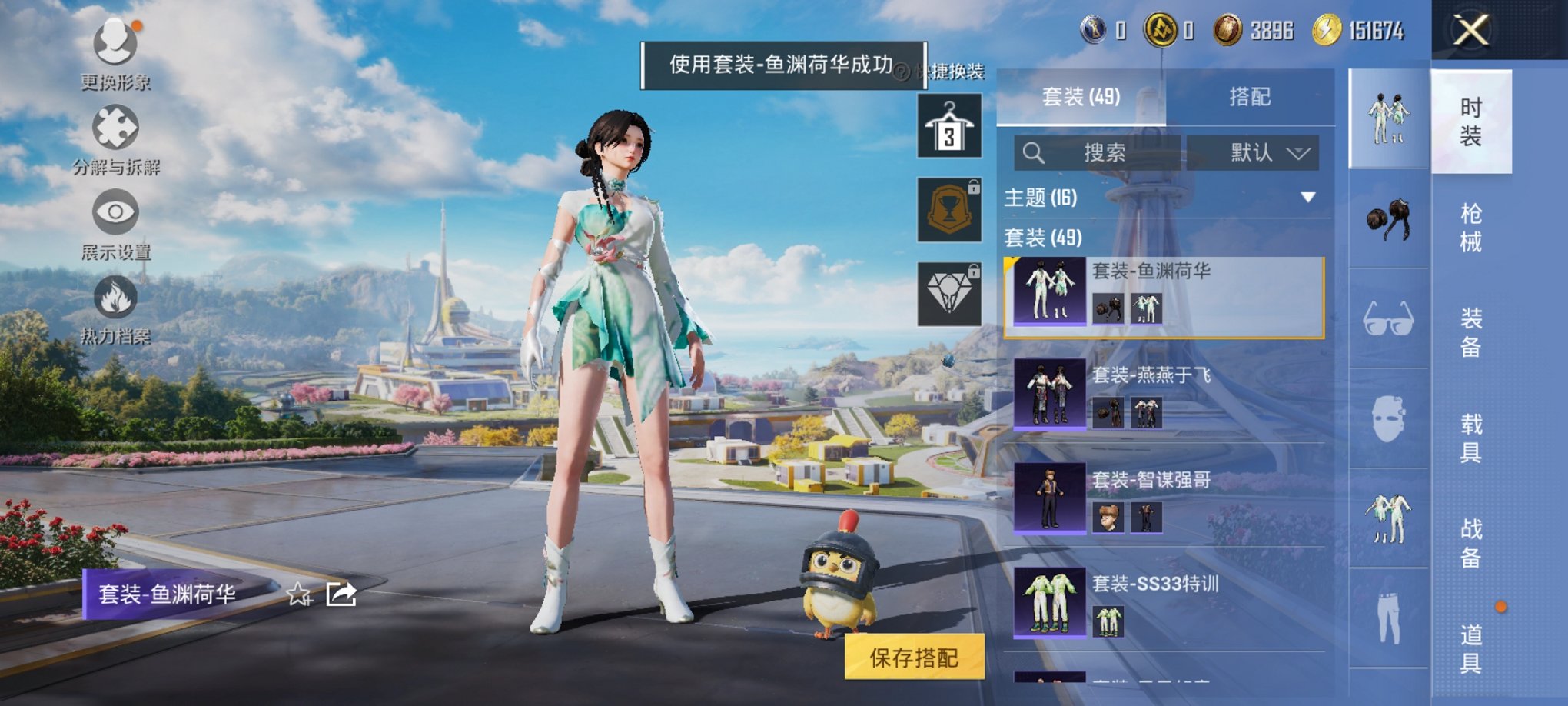This screenshot has width=1568, height=706.
Task: Switch to the 搭配 tab
Action: [1249, 97]
